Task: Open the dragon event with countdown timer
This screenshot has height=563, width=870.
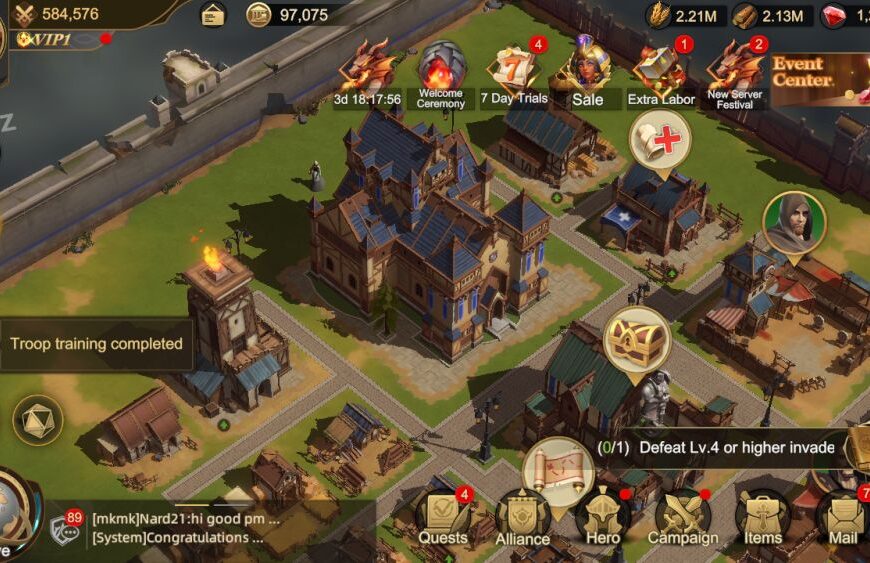Action: pos(367,74)
